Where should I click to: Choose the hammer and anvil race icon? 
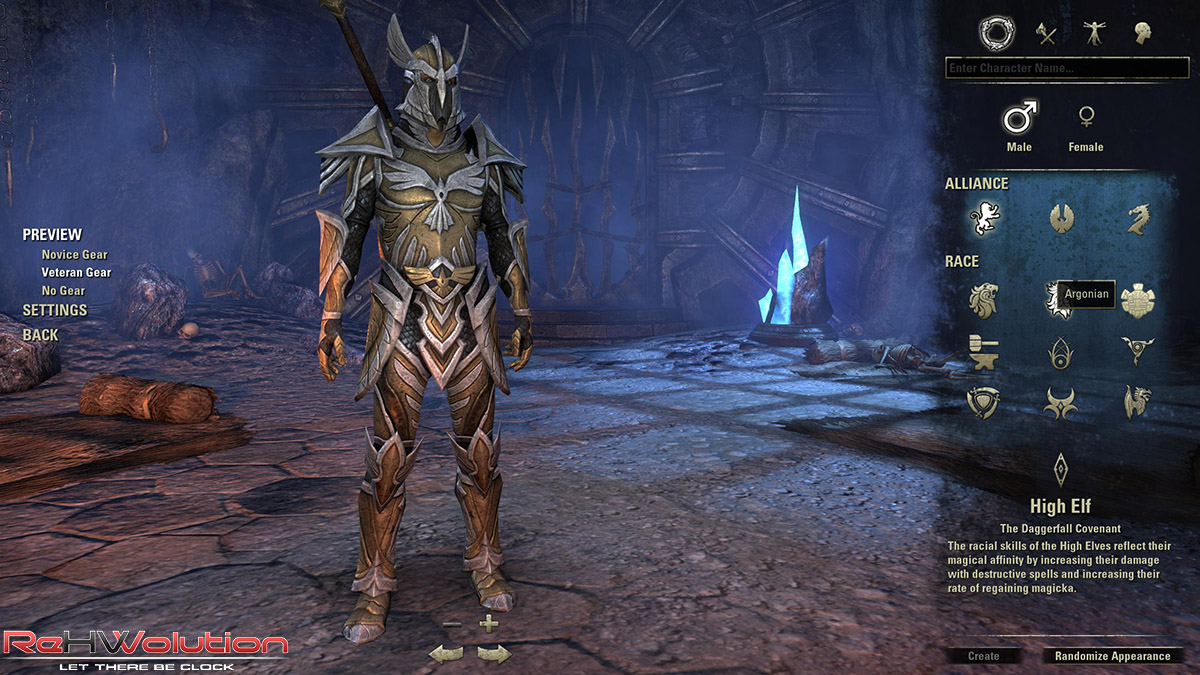[984, 351]
